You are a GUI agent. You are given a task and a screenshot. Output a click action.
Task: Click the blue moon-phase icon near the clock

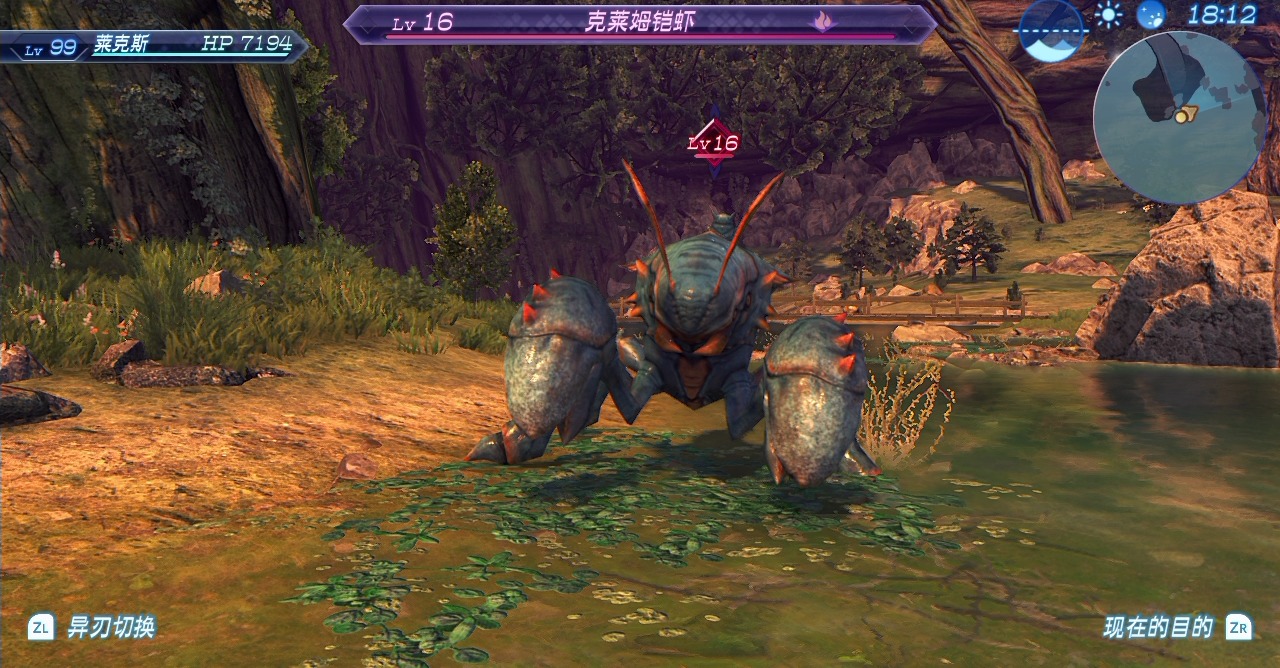(1151, 15)
